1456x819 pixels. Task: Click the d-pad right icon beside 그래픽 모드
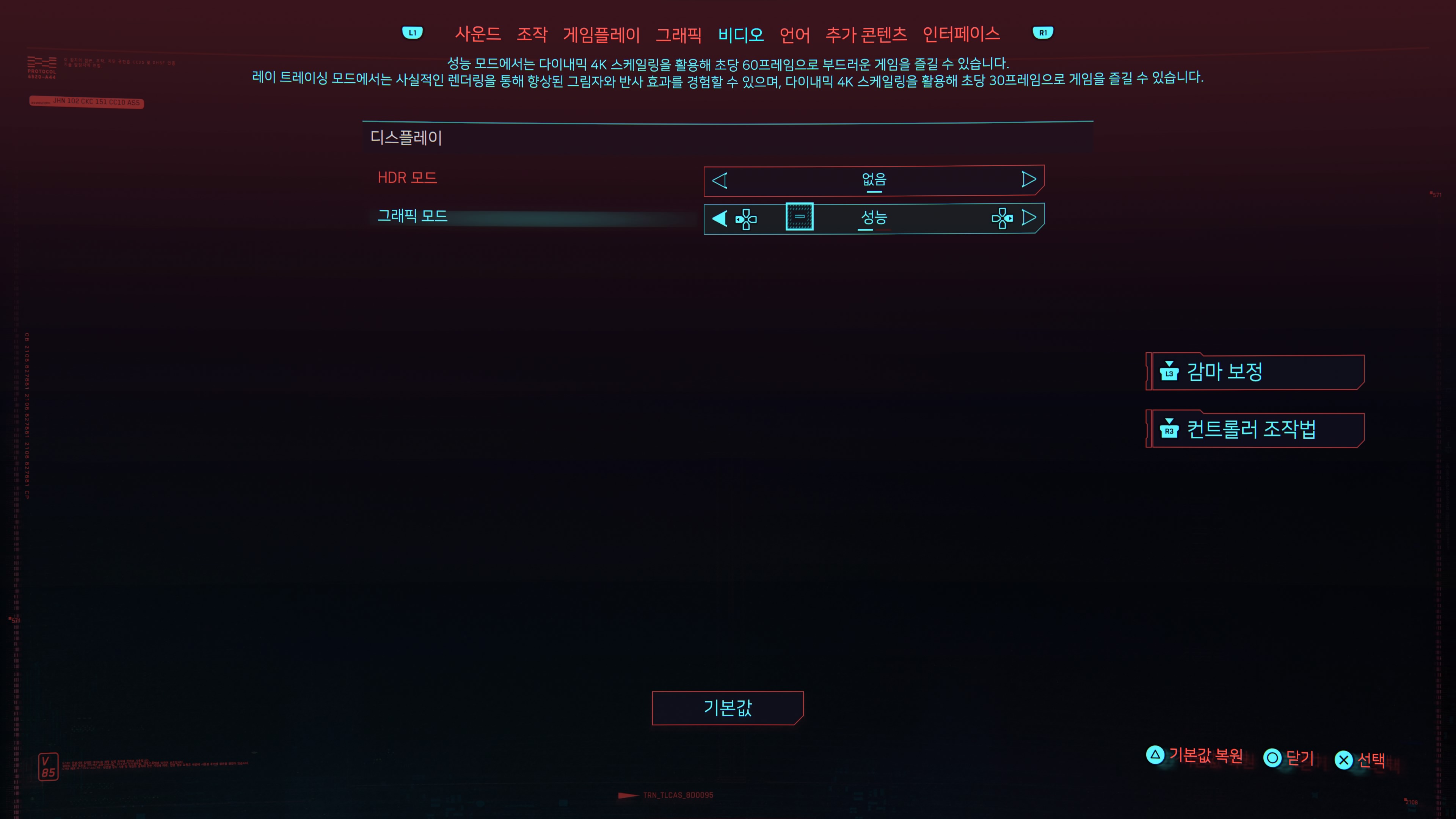tap(1003, 219)
